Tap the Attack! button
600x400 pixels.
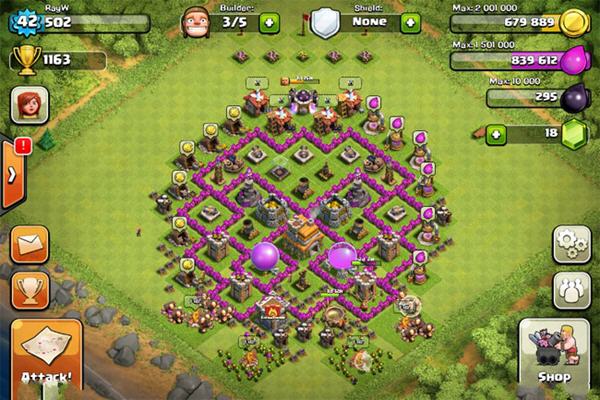point(46,357)
